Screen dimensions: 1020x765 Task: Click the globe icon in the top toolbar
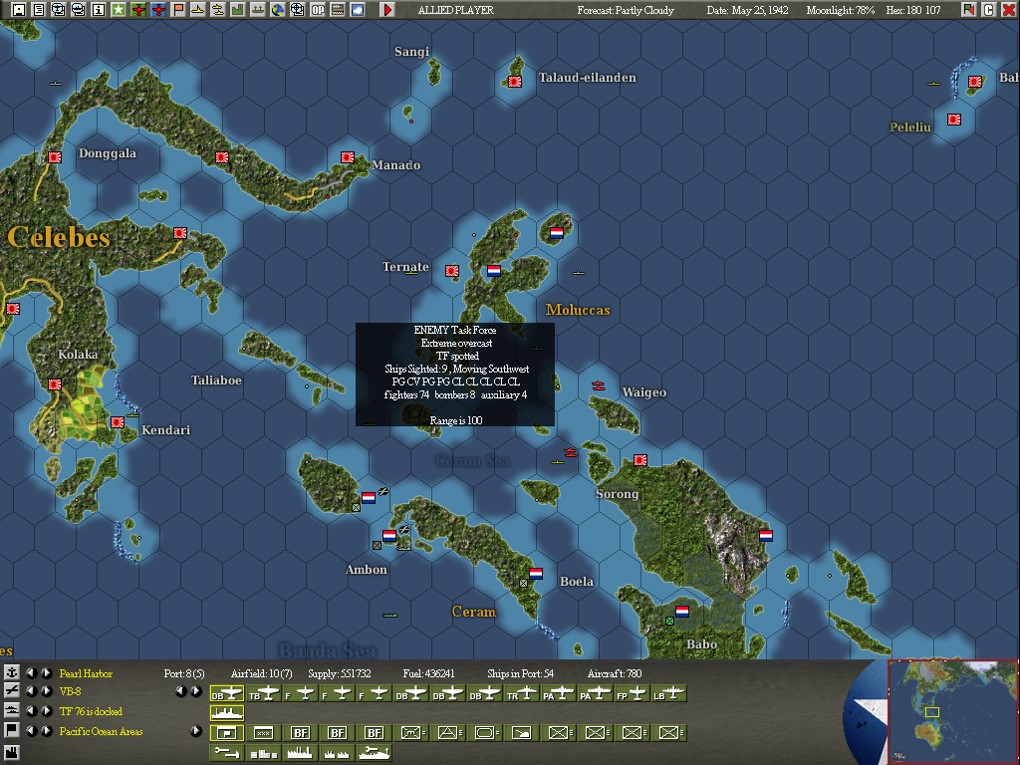point(277,10)
